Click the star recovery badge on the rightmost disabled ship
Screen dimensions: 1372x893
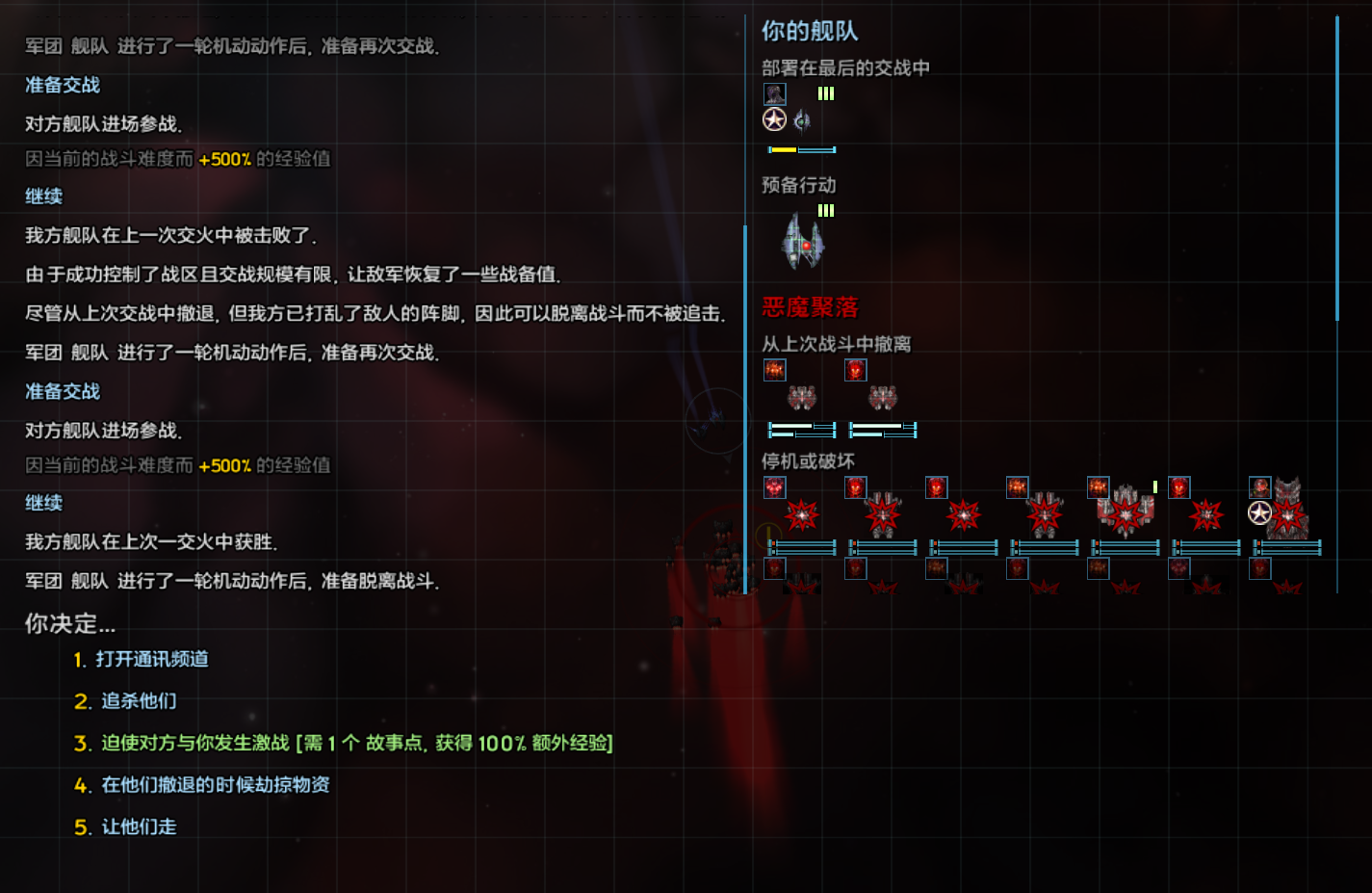[x=1258, y=513]
